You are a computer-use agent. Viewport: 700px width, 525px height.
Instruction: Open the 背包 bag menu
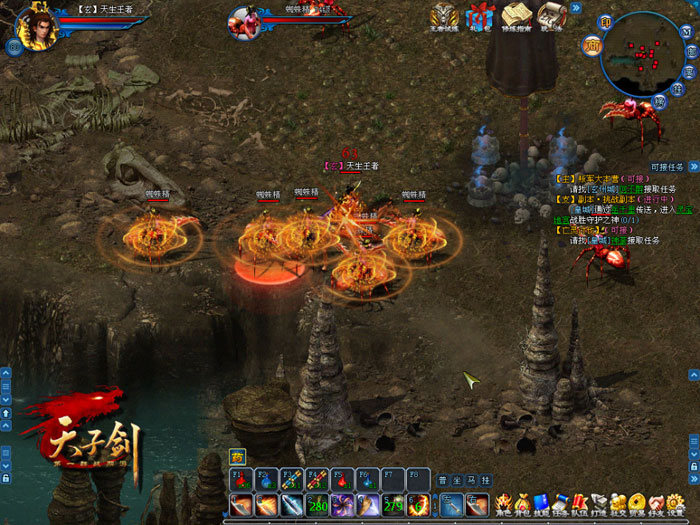pos(522,502)
